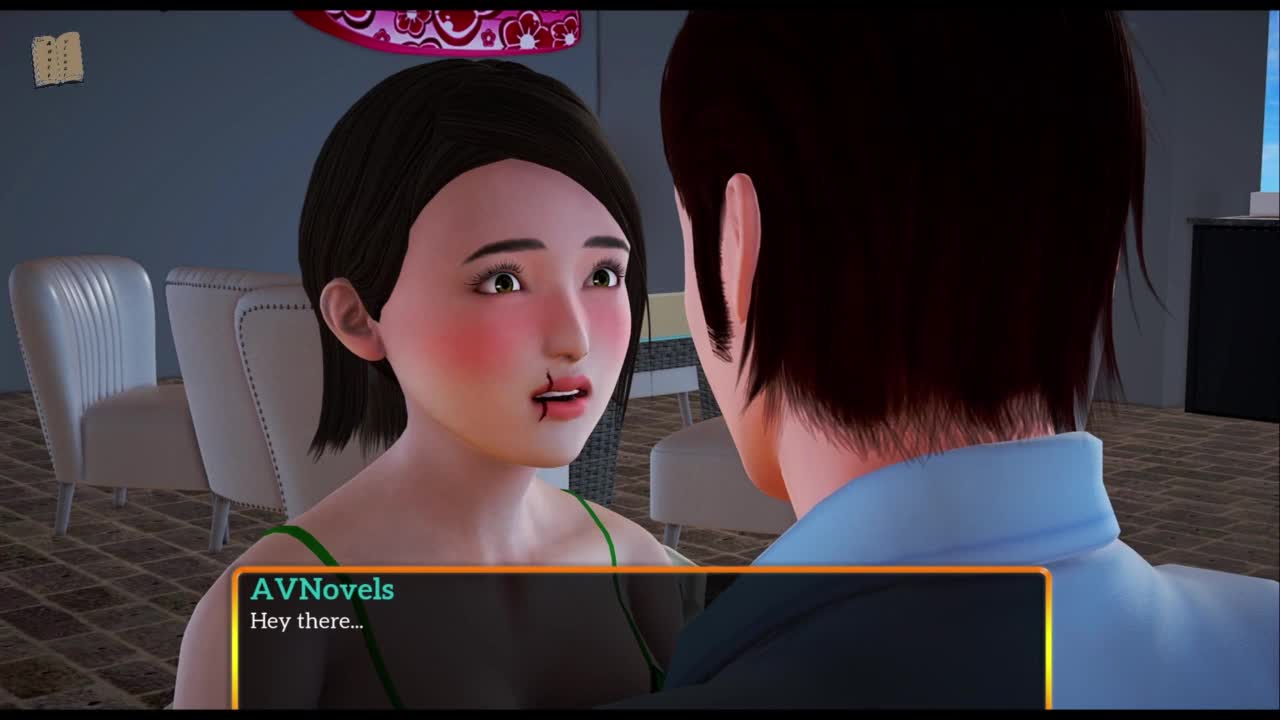
Task: Advance the "Hey there..." dialogue box
Action: (641, 639)
